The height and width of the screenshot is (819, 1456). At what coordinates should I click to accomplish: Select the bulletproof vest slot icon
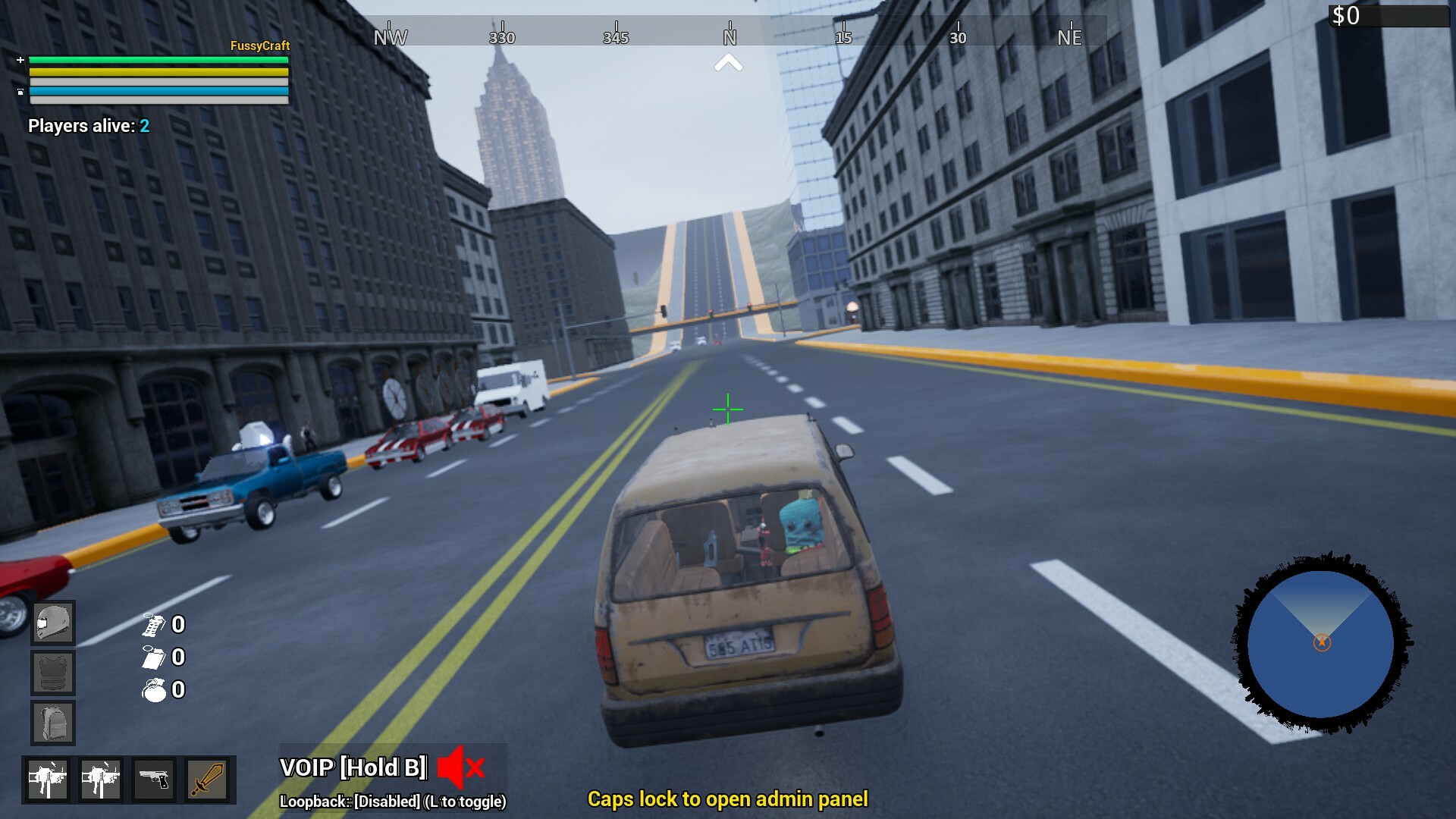pyautogui.click(x=52, y=672)
